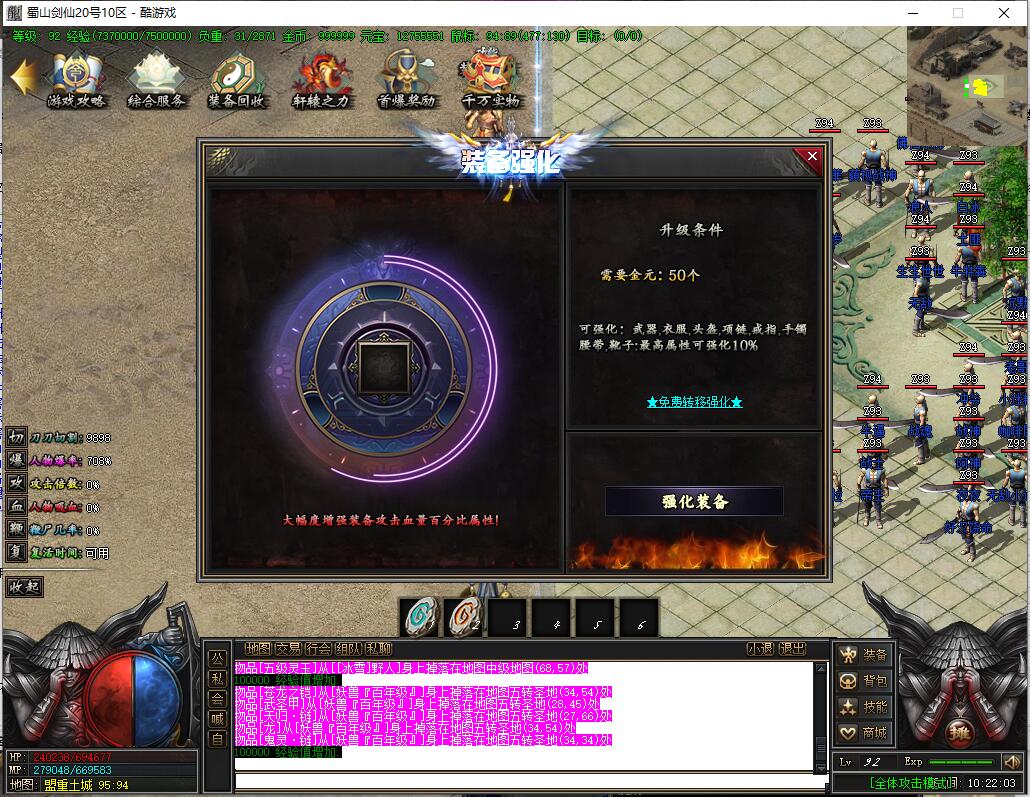Image resolution: width=1030 pixels, height=797 pixels.
Task: Open the 装备 equipment panel
Action: (x=865, y=655)
